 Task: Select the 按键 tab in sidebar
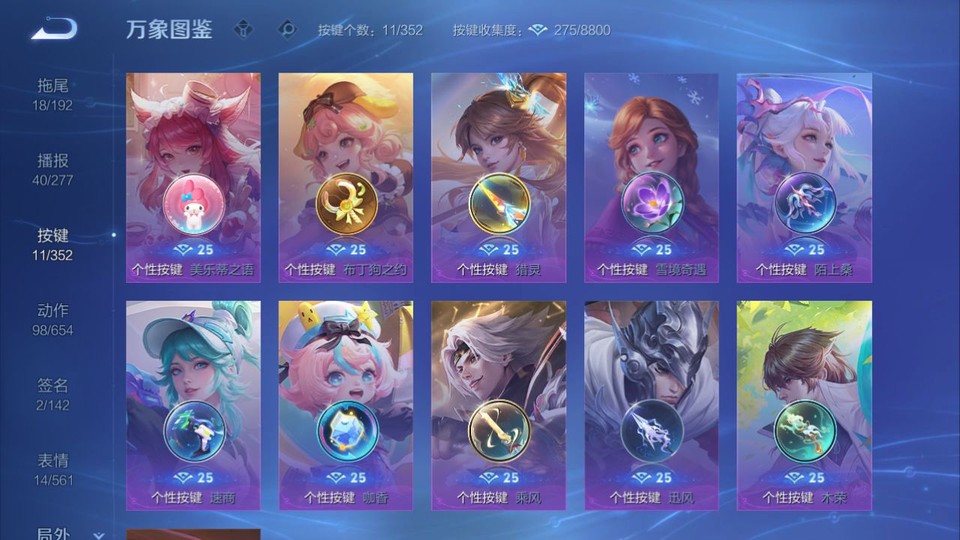pos(53,244)
